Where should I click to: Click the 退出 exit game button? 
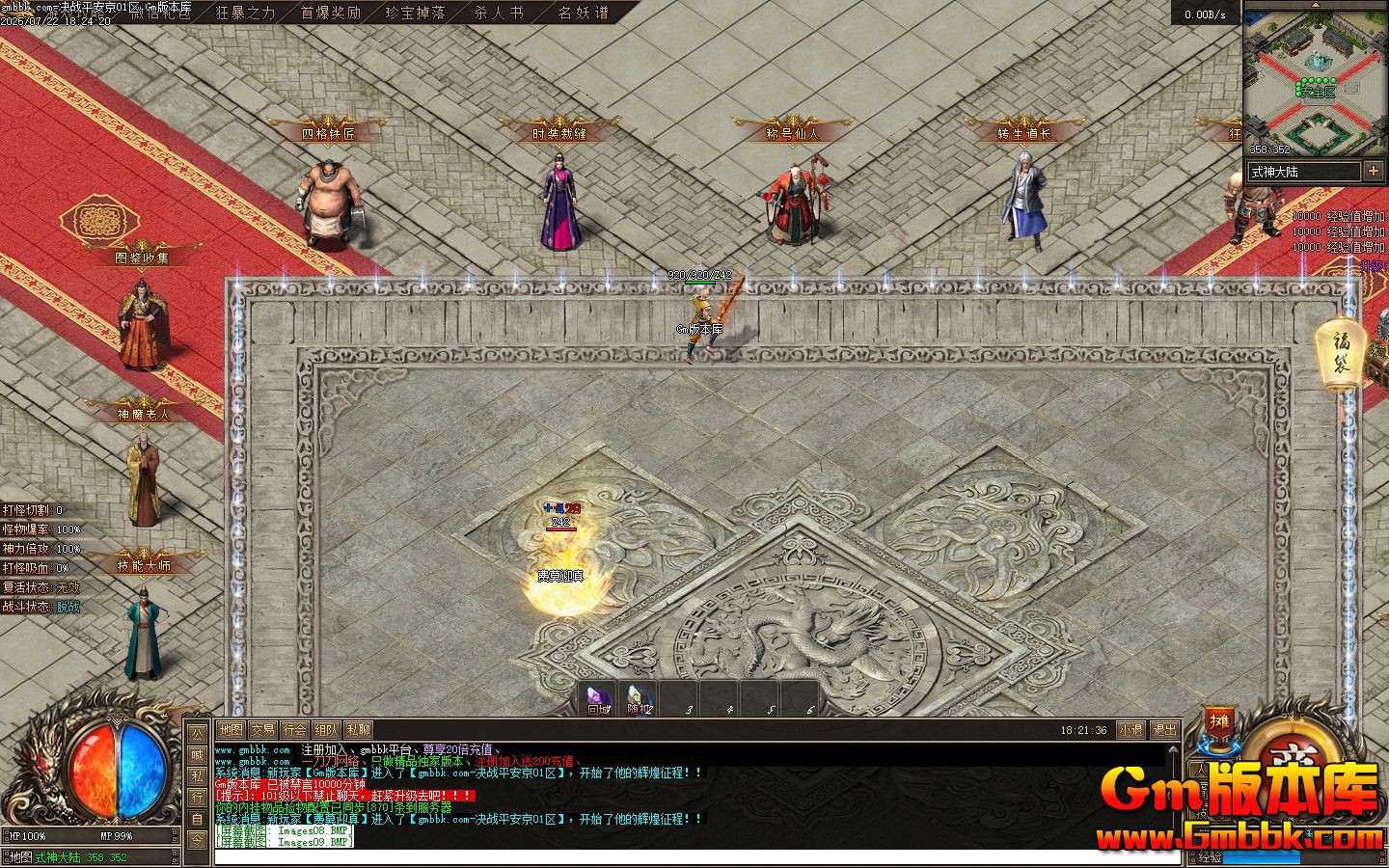pyautogui.click(x=1164, y=730)
